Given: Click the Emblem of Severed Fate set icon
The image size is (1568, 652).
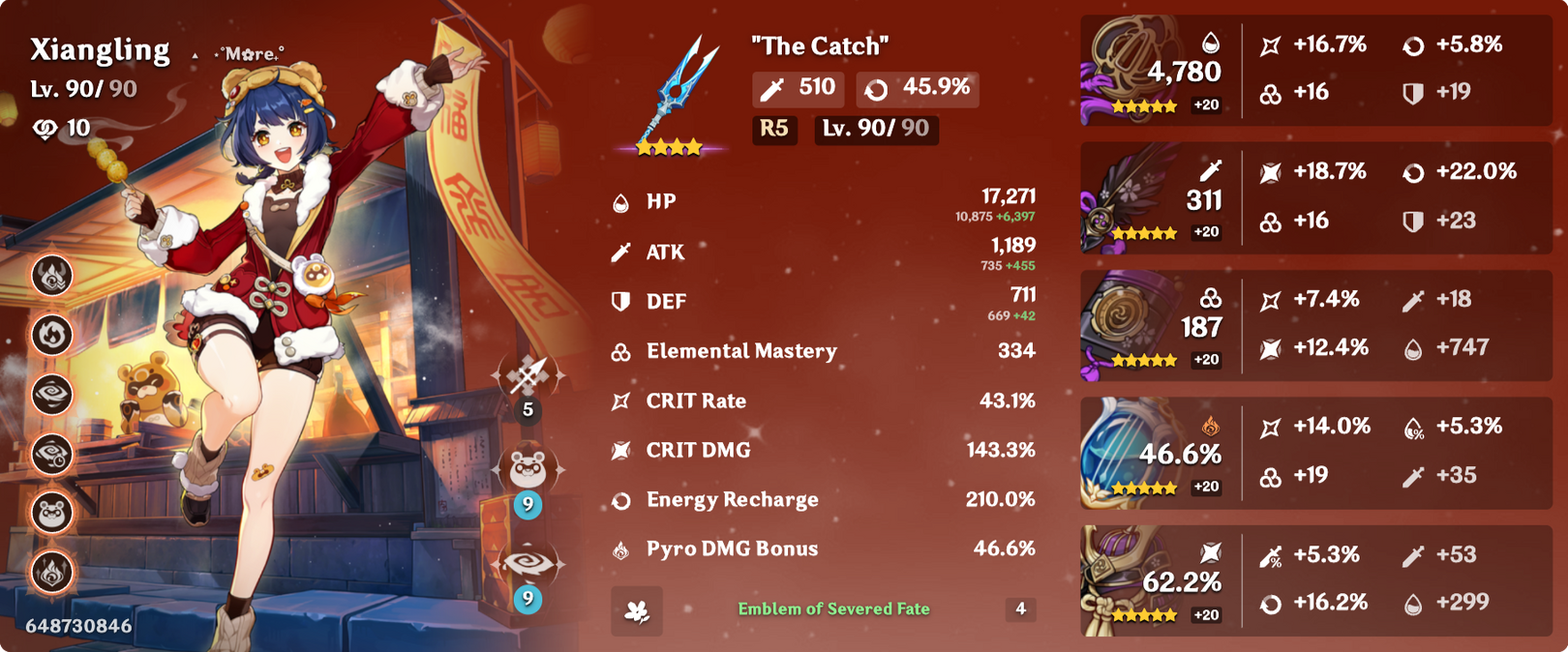Looking at the screenshot, I should point(637,610).
